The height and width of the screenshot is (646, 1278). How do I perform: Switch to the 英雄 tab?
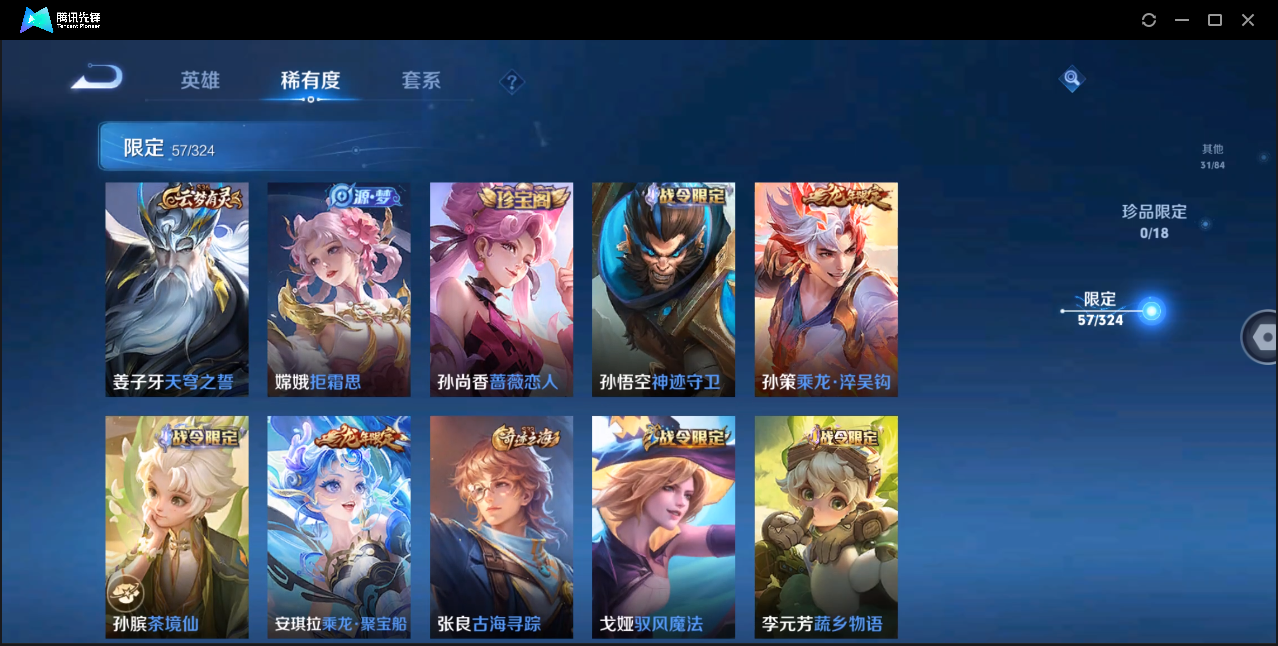200,81
